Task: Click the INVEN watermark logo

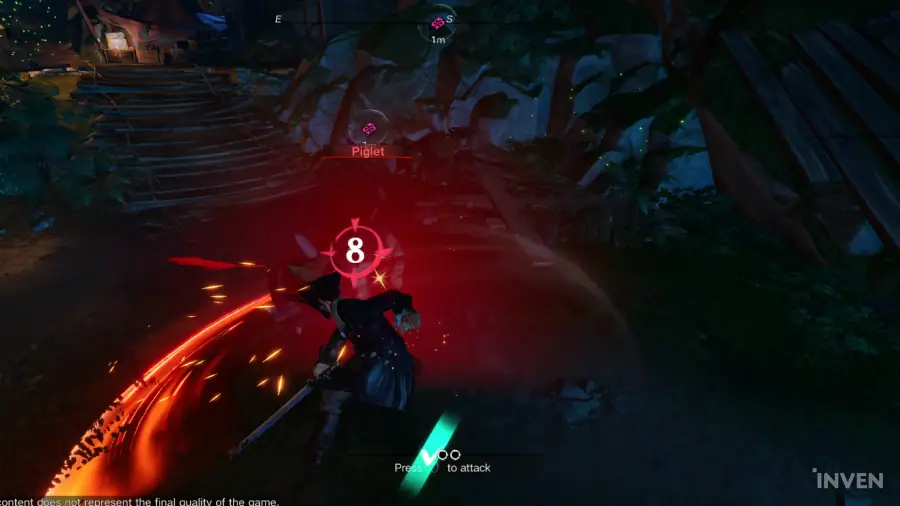Action: [x=846, y=479]
